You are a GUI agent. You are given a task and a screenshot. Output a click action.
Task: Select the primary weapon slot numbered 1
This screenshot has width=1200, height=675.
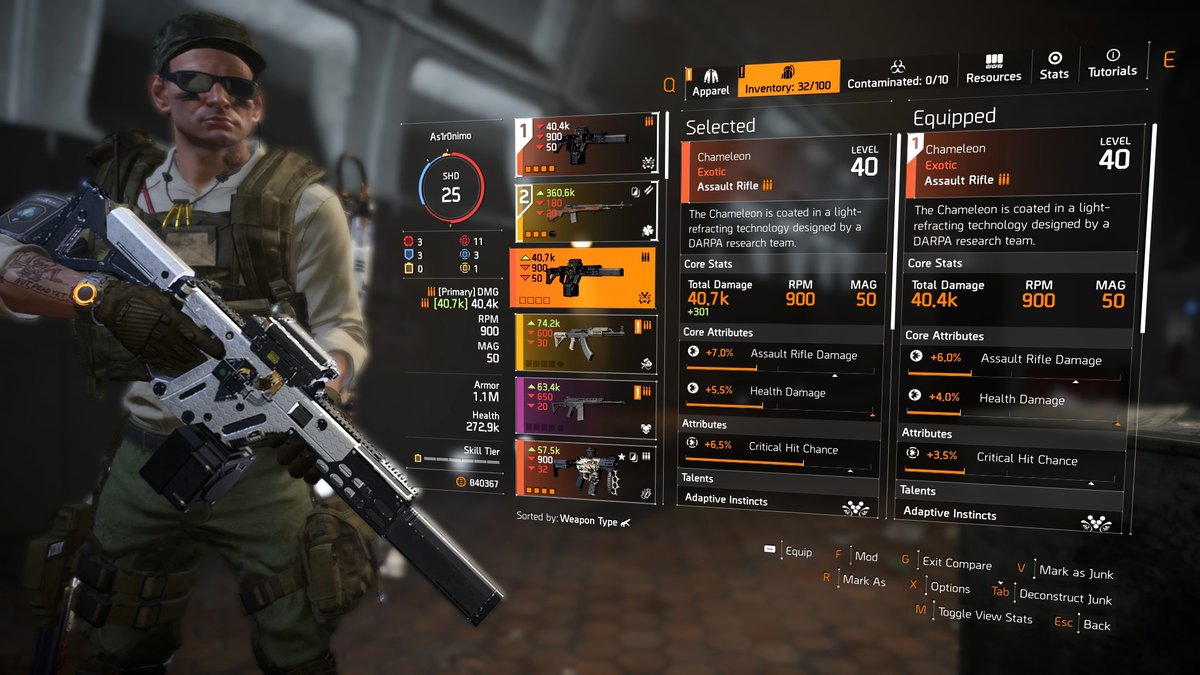pos(585,145)
